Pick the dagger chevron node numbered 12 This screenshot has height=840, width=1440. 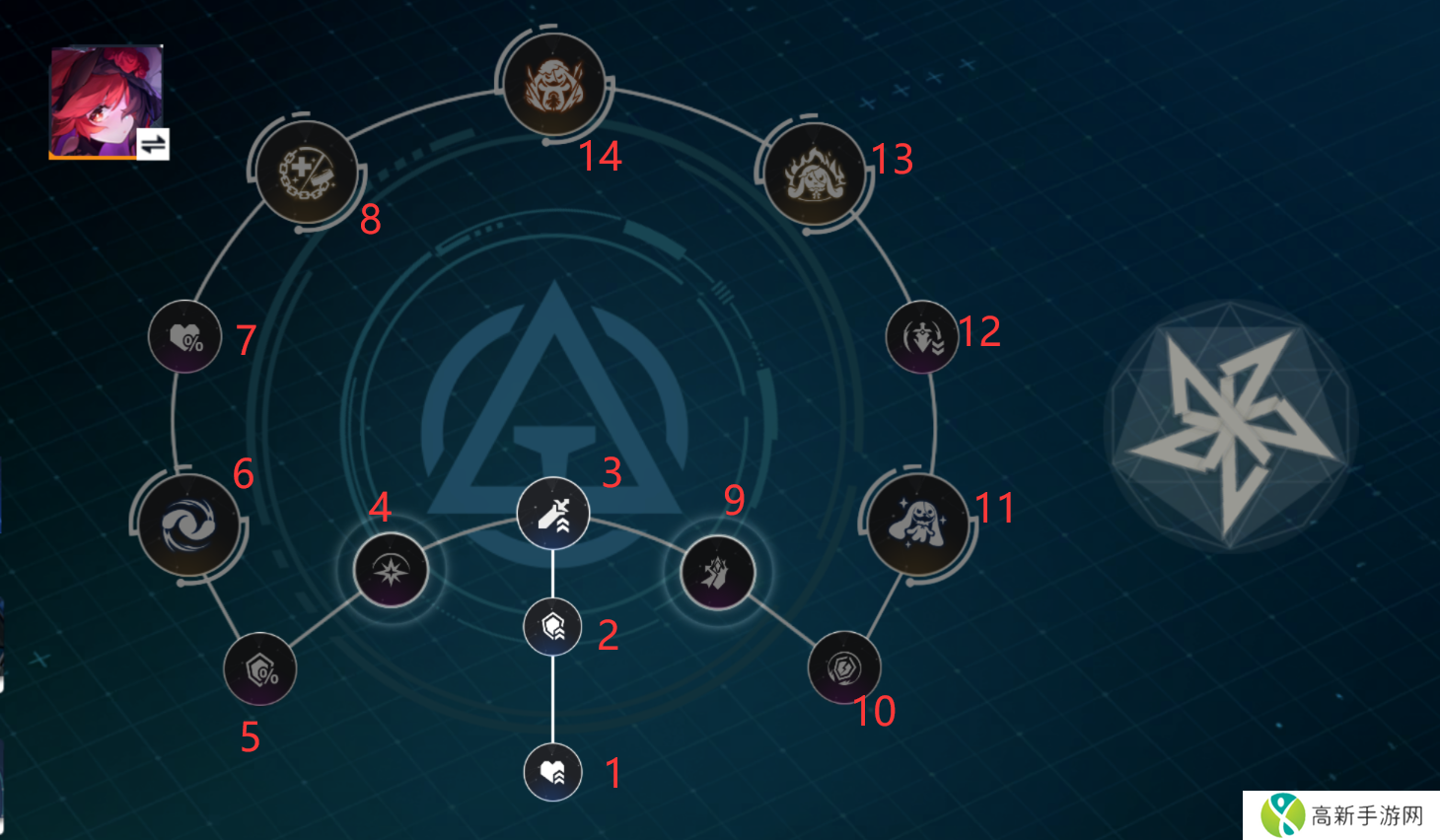point(922,337)
